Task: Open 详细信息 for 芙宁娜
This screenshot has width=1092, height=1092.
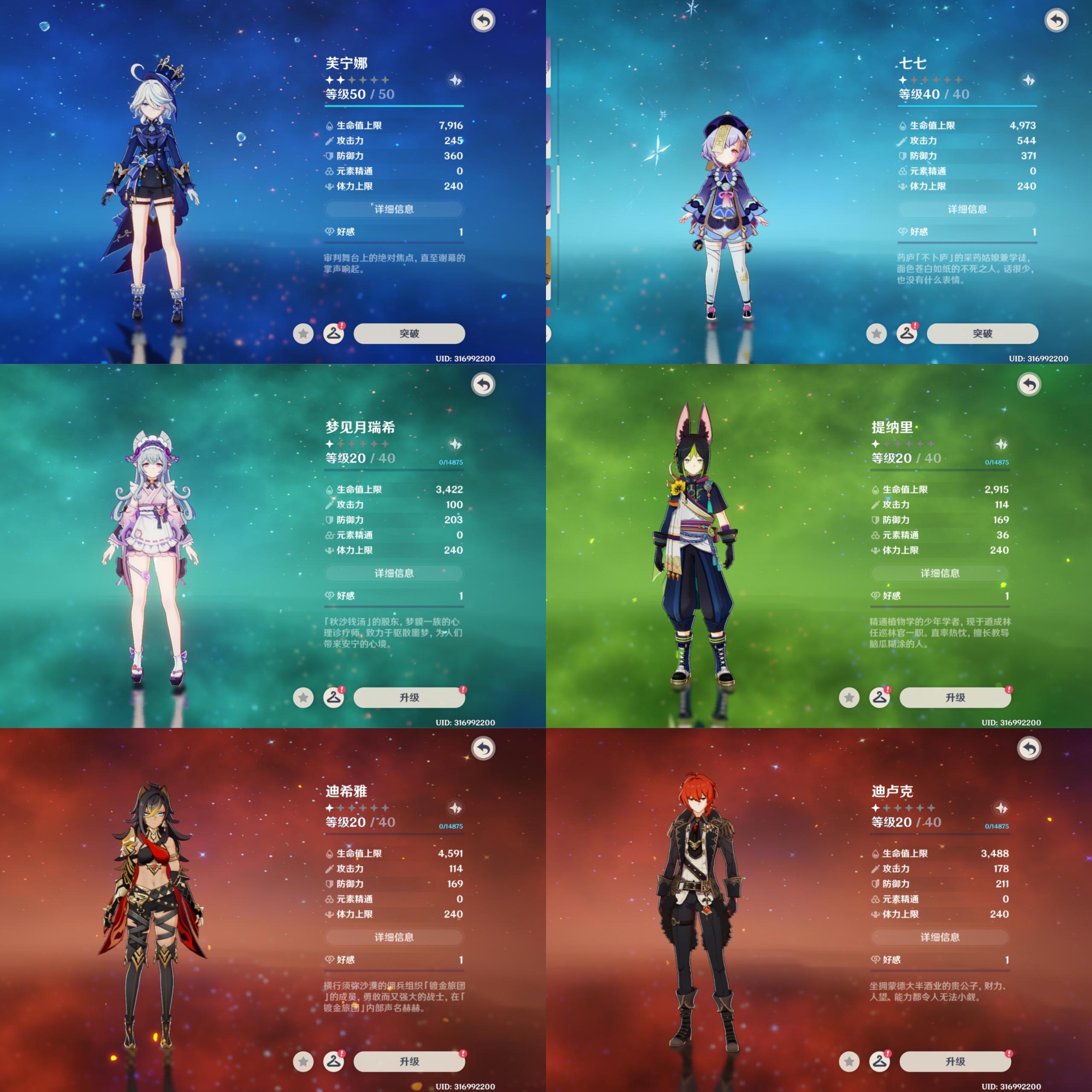Action: [394, 209]
